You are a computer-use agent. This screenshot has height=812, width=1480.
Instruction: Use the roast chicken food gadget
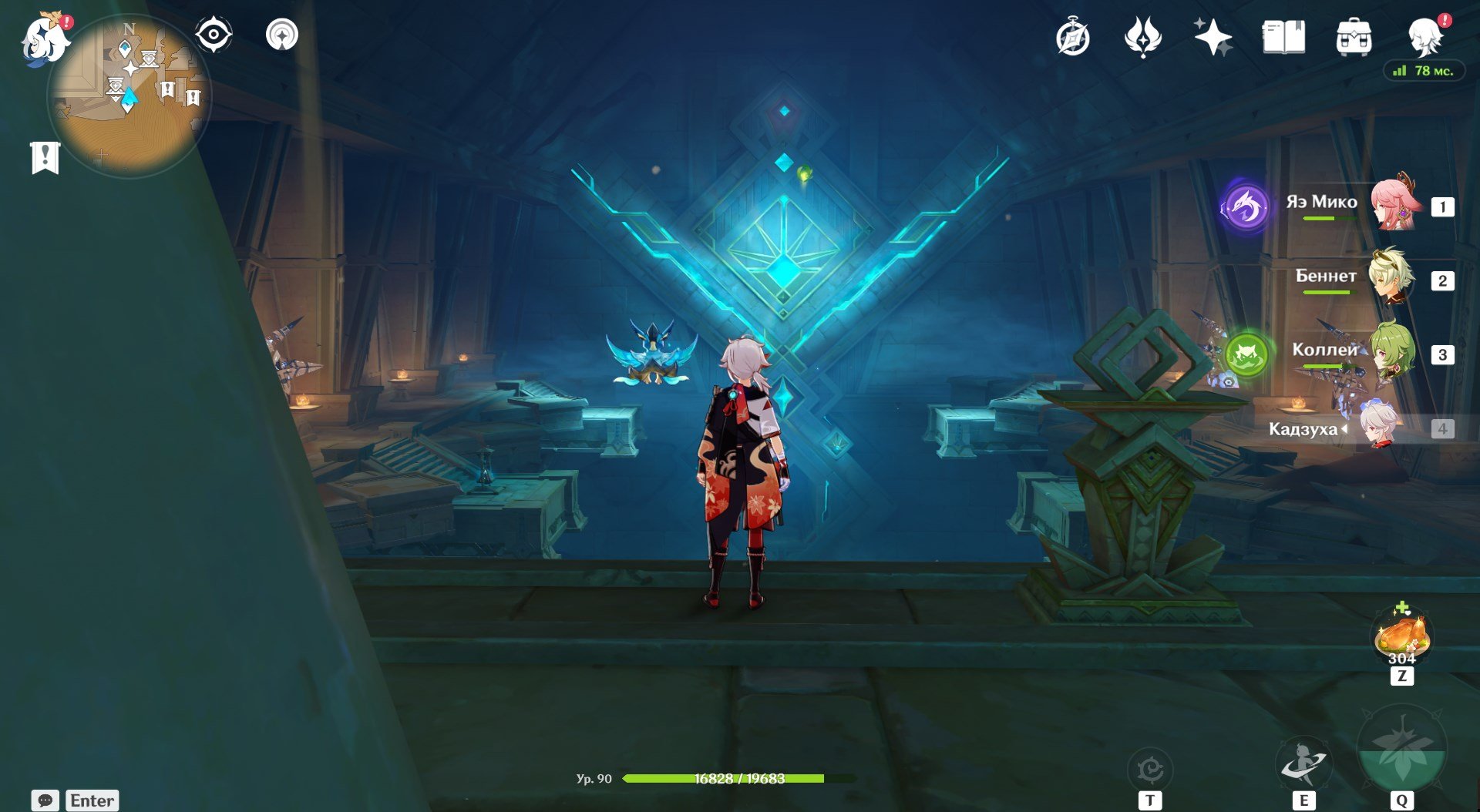point(1401,636)
